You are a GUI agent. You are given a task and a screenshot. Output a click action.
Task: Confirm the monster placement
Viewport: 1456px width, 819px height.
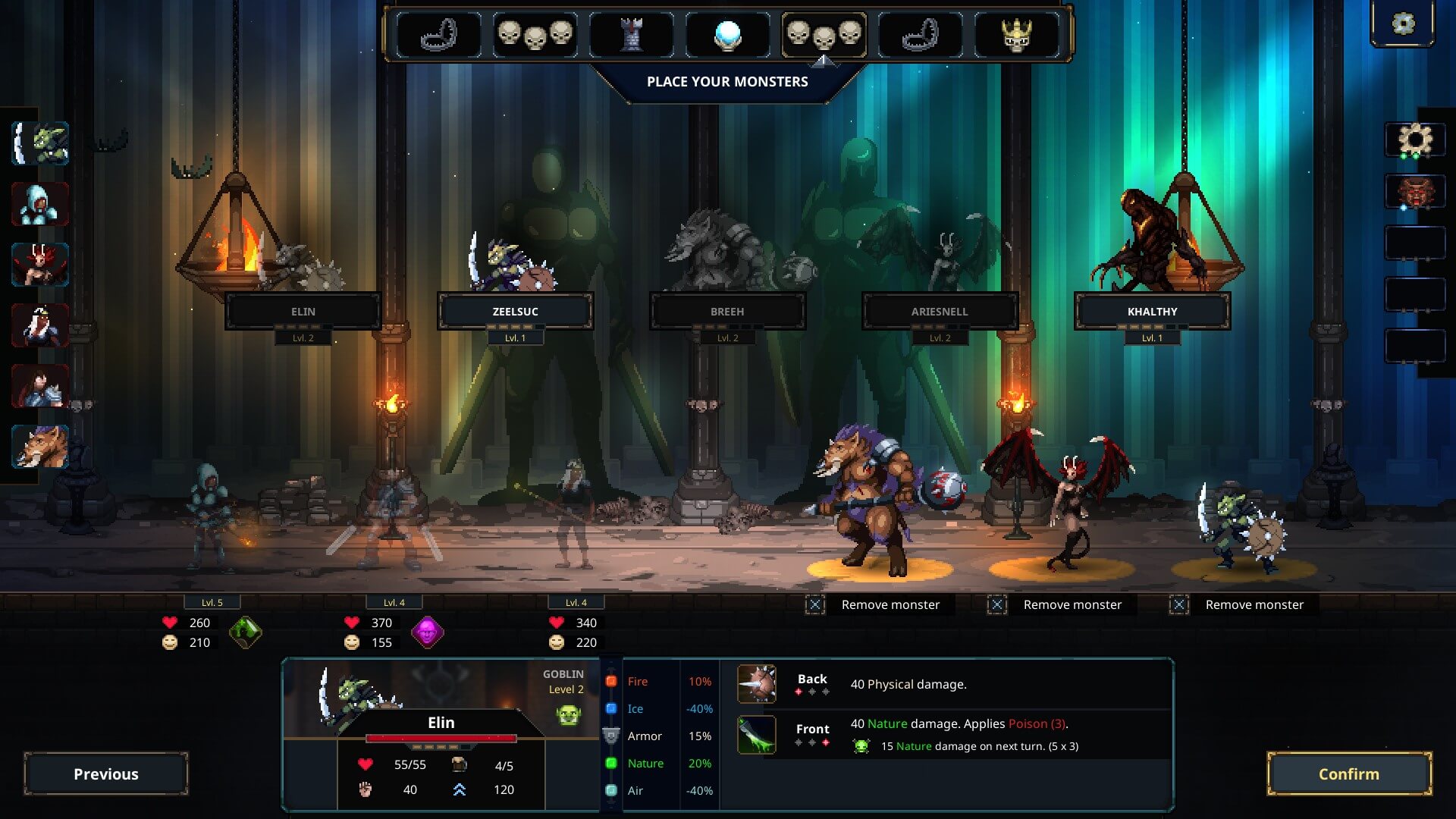pos(1349,773)
